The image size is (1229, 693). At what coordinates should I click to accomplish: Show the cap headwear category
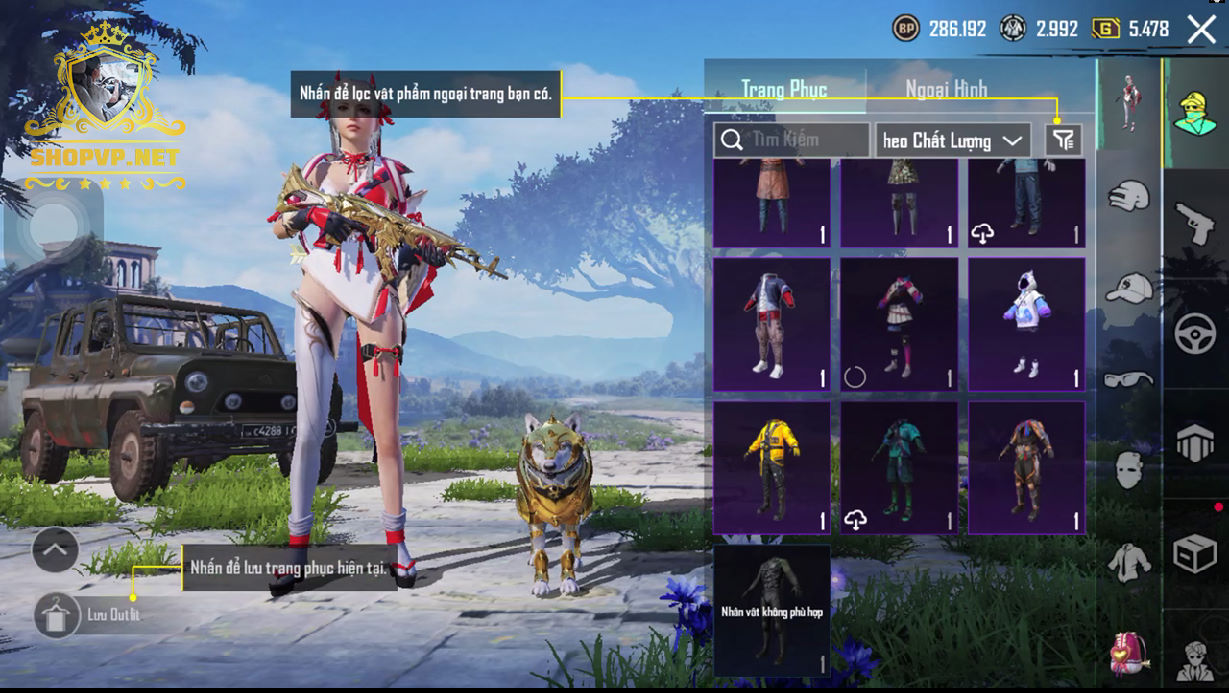(x=1129, y=288)
